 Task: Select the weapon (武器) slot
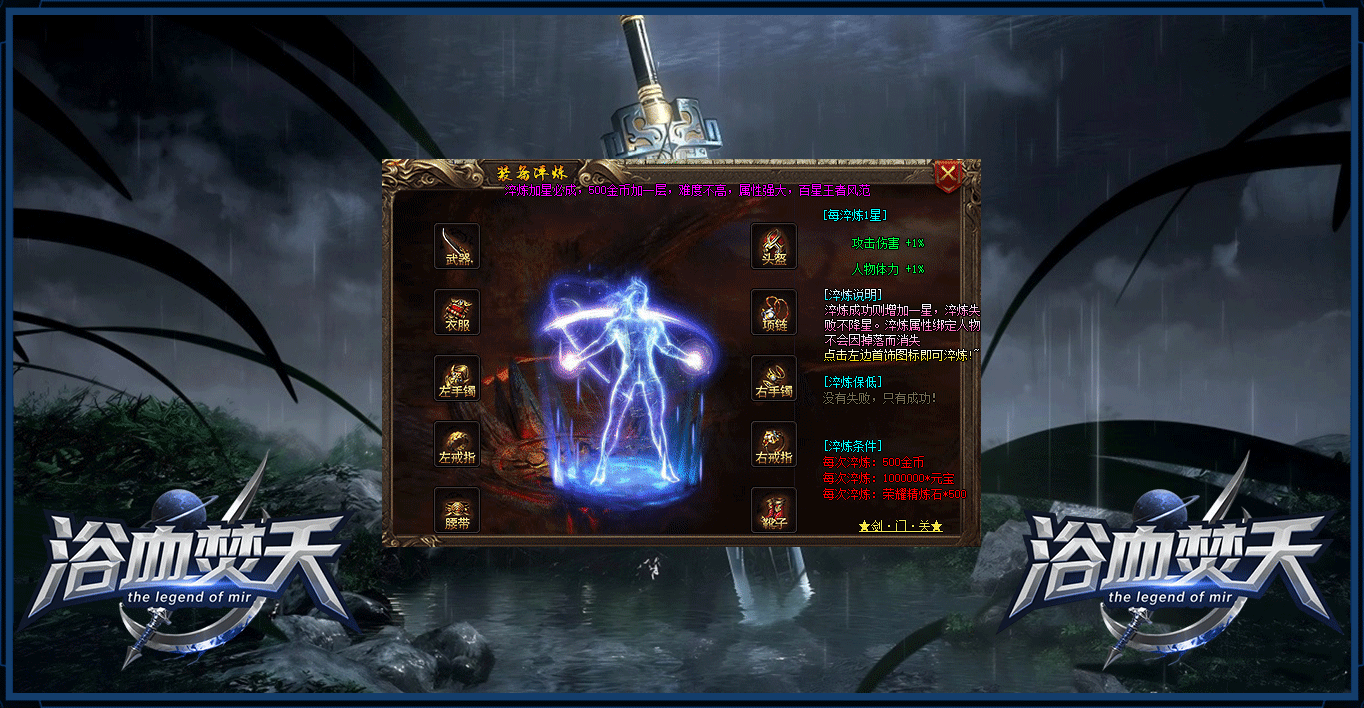(x=457, y=246)
